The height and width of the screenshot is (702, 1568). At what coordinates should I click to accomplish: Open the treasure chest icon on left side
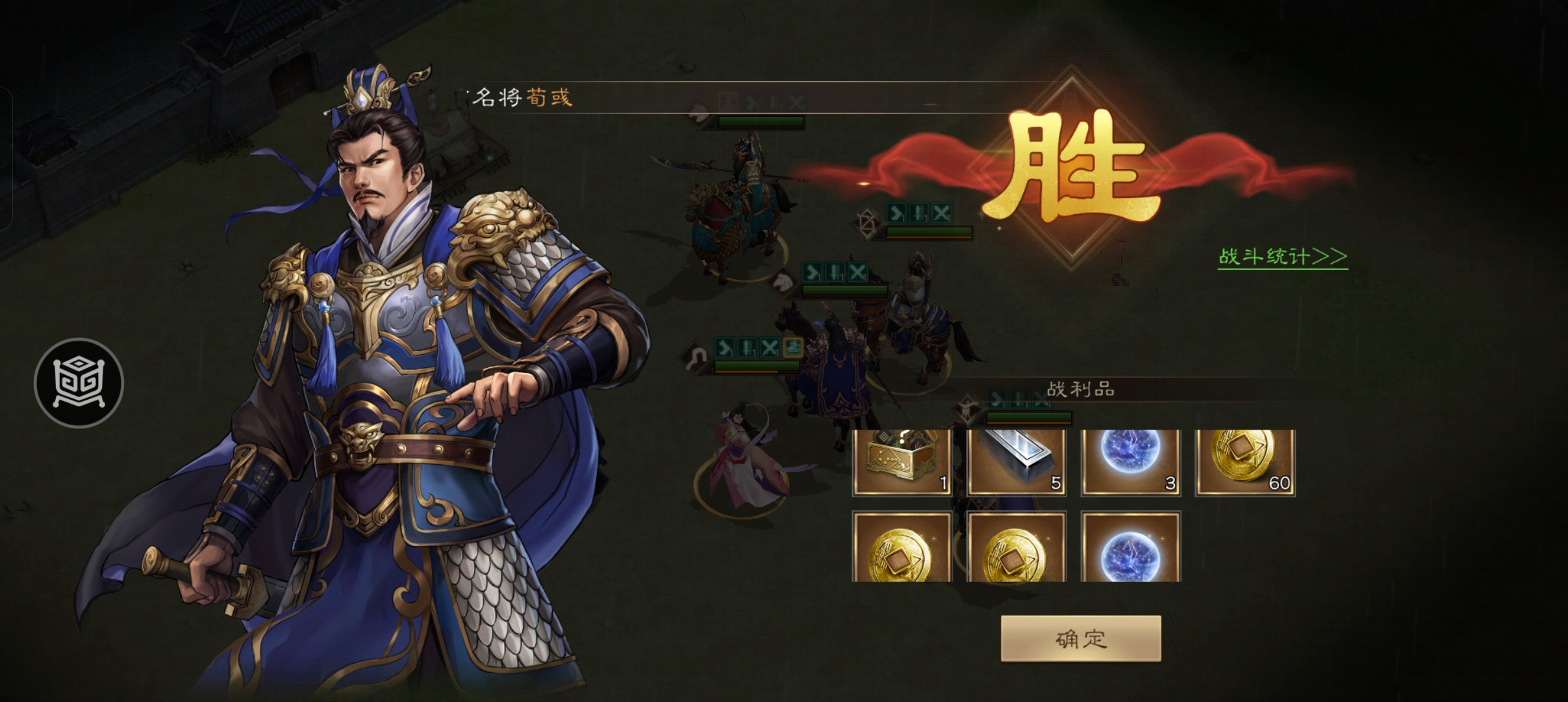(x=78, y=382)
